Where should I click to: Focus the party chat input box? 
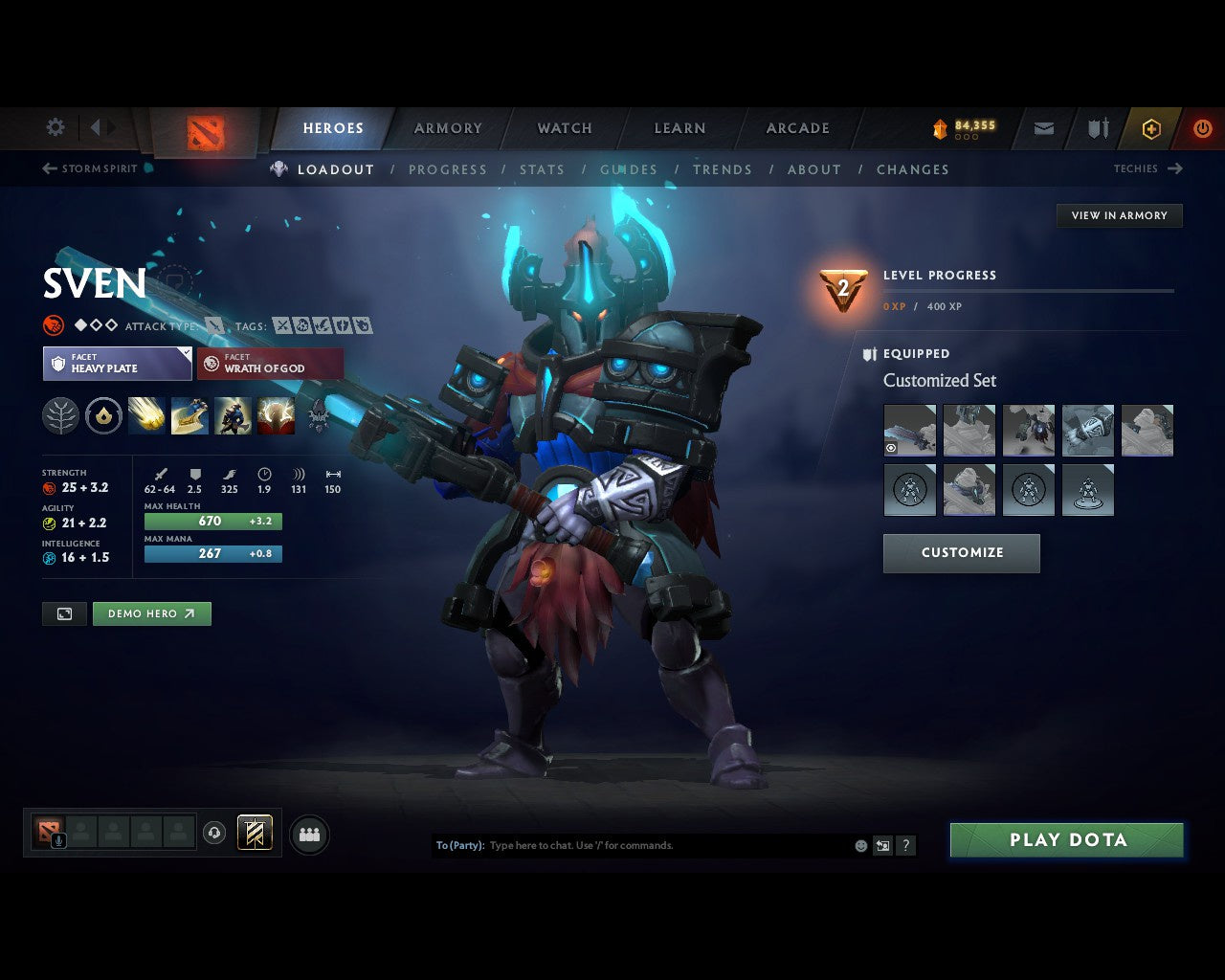pyautogui.click(x=660, y=846)
